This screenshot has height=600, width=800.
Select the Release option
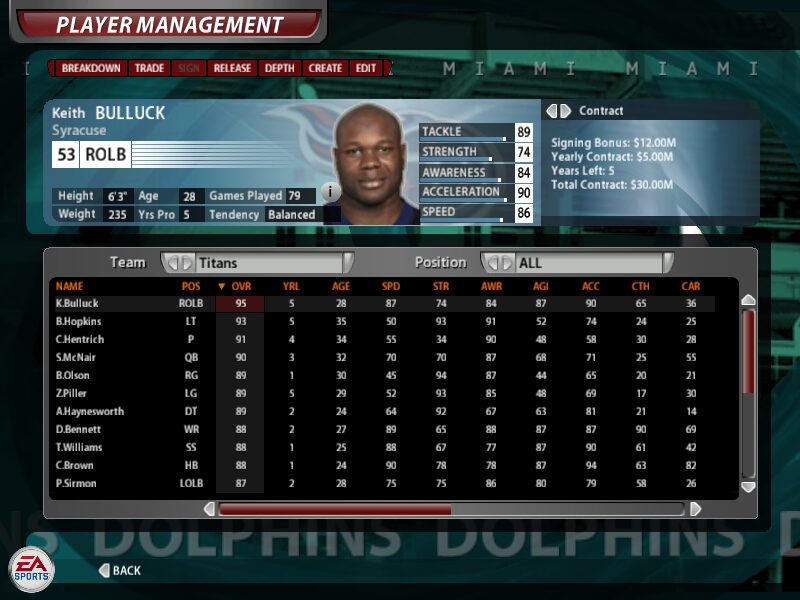(232, 68)
